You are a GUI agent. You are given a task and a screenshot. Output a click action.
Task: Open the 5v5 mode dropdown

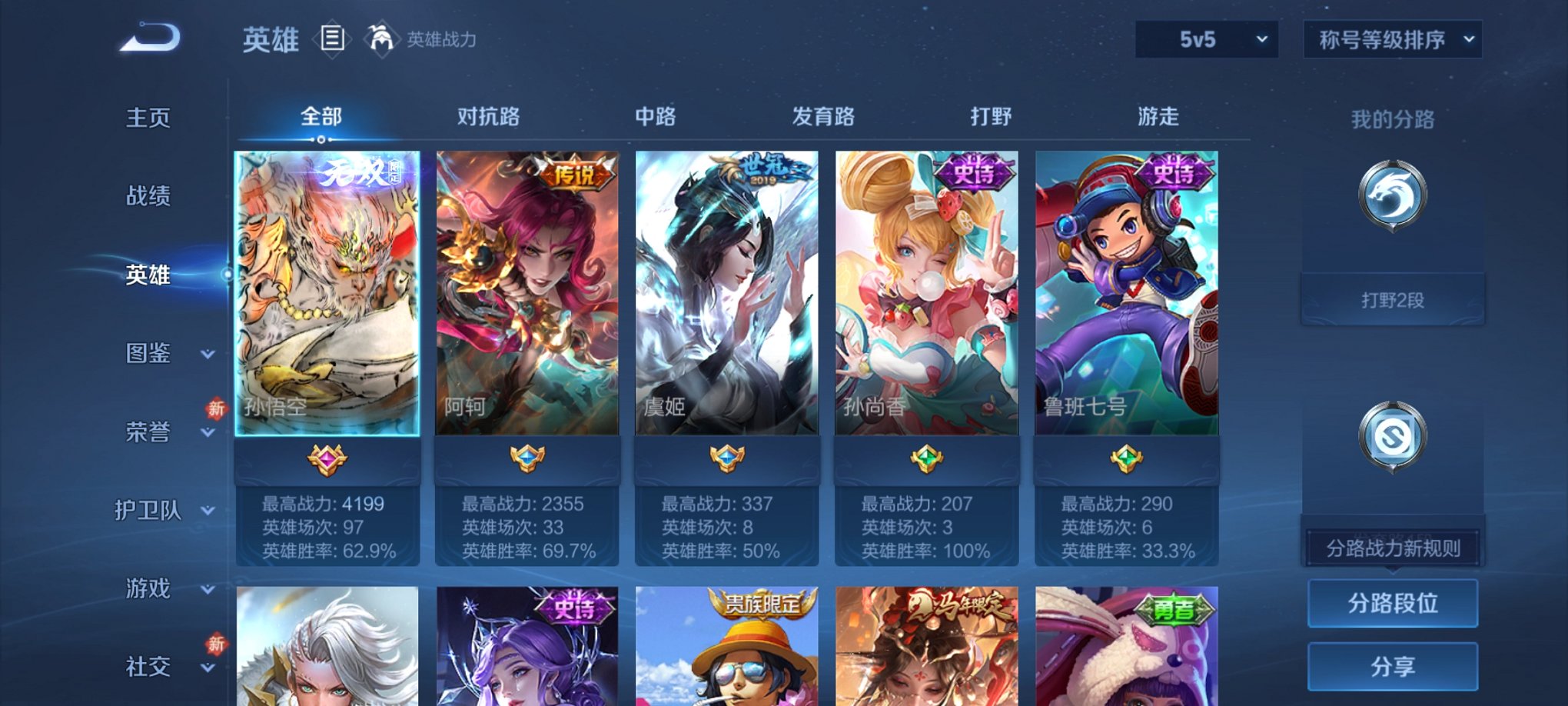click(1205, 38)
